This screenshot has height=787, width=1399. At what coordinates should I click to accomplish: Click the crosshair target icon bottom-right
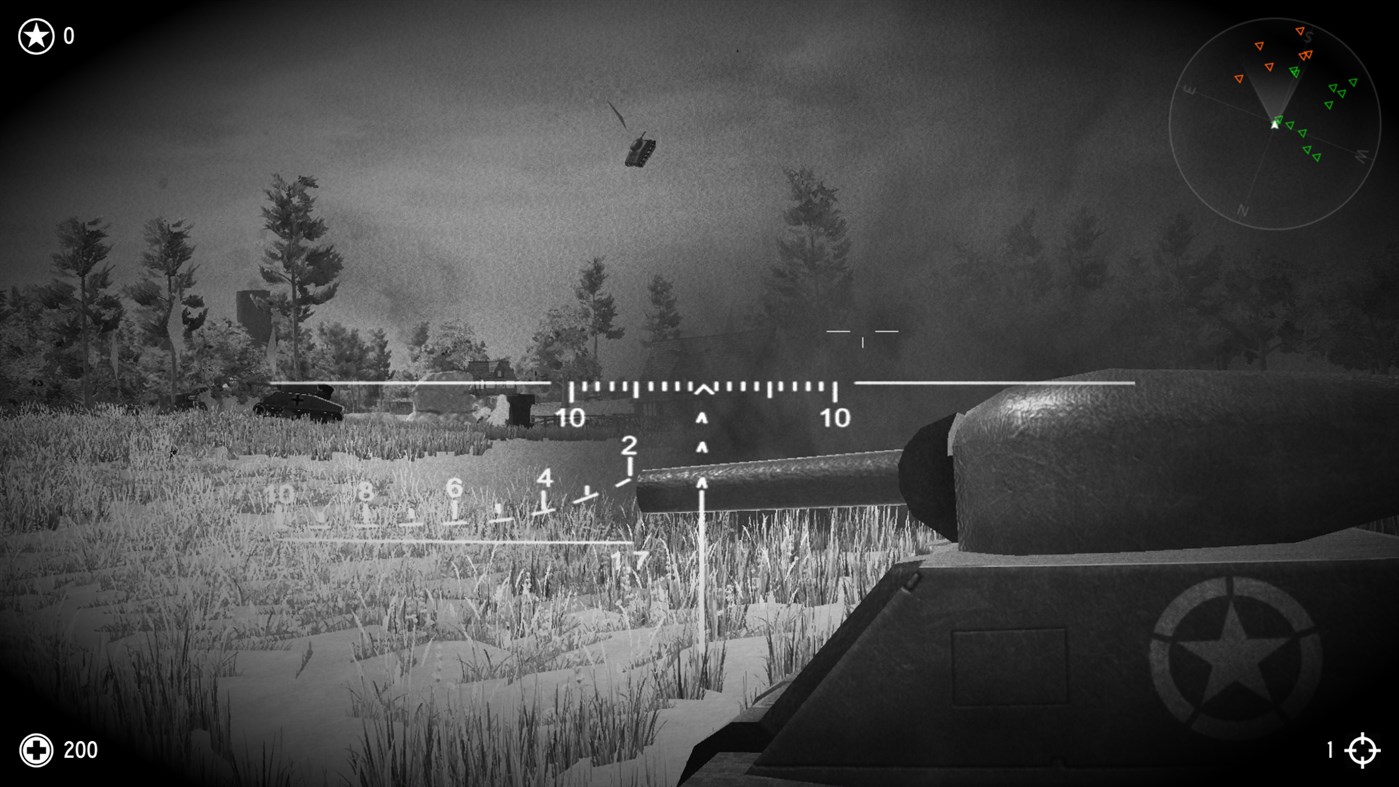pyautogui.click(x=1363, y=750)
